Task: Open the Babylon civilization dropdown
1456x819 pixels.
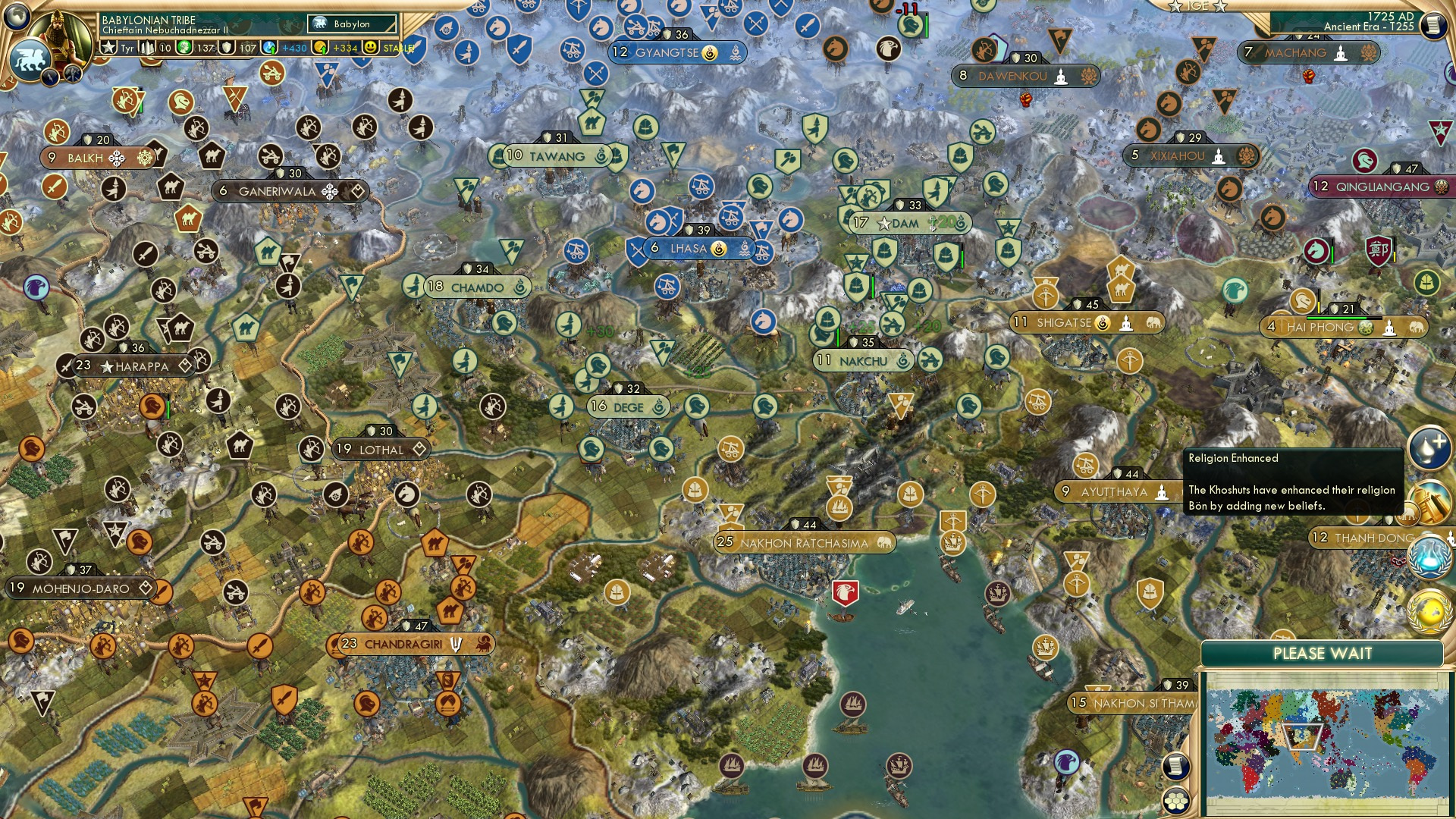Action: pyautogui.click(x=351, y=24)
